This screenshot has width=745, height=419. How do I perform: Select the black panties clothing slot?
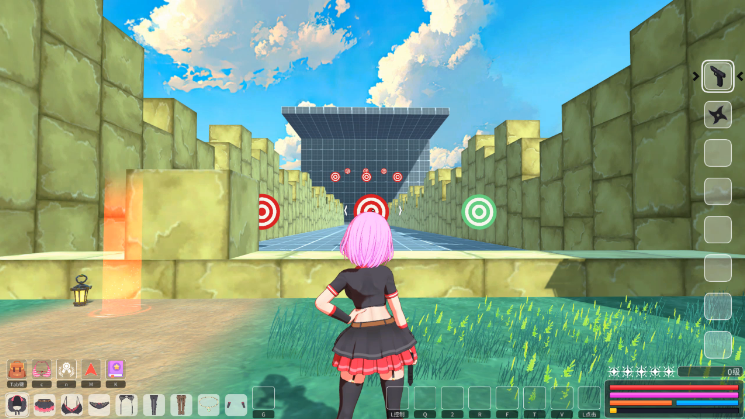point(100,404)
